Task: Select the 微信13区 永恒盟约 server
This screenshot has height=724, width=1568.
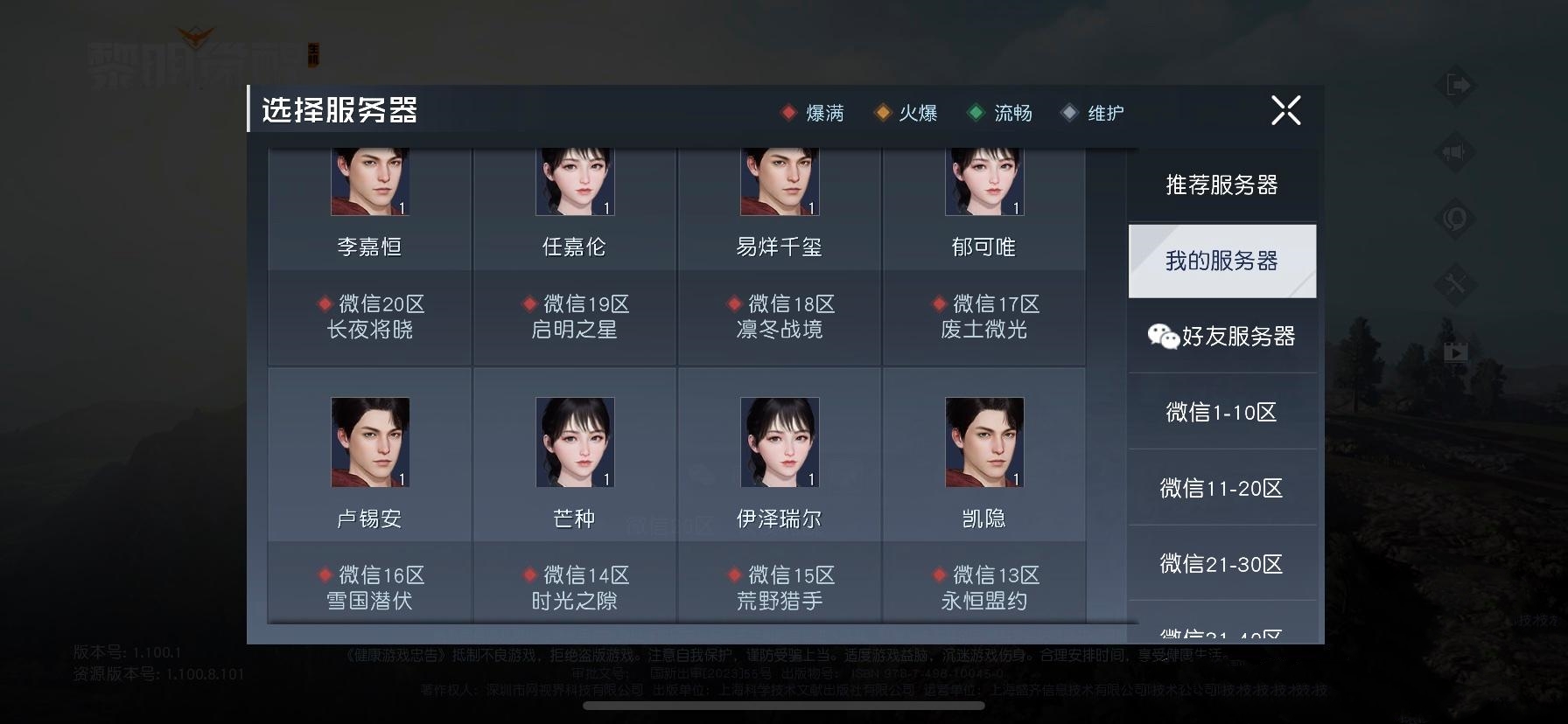Action: point(984,588)
